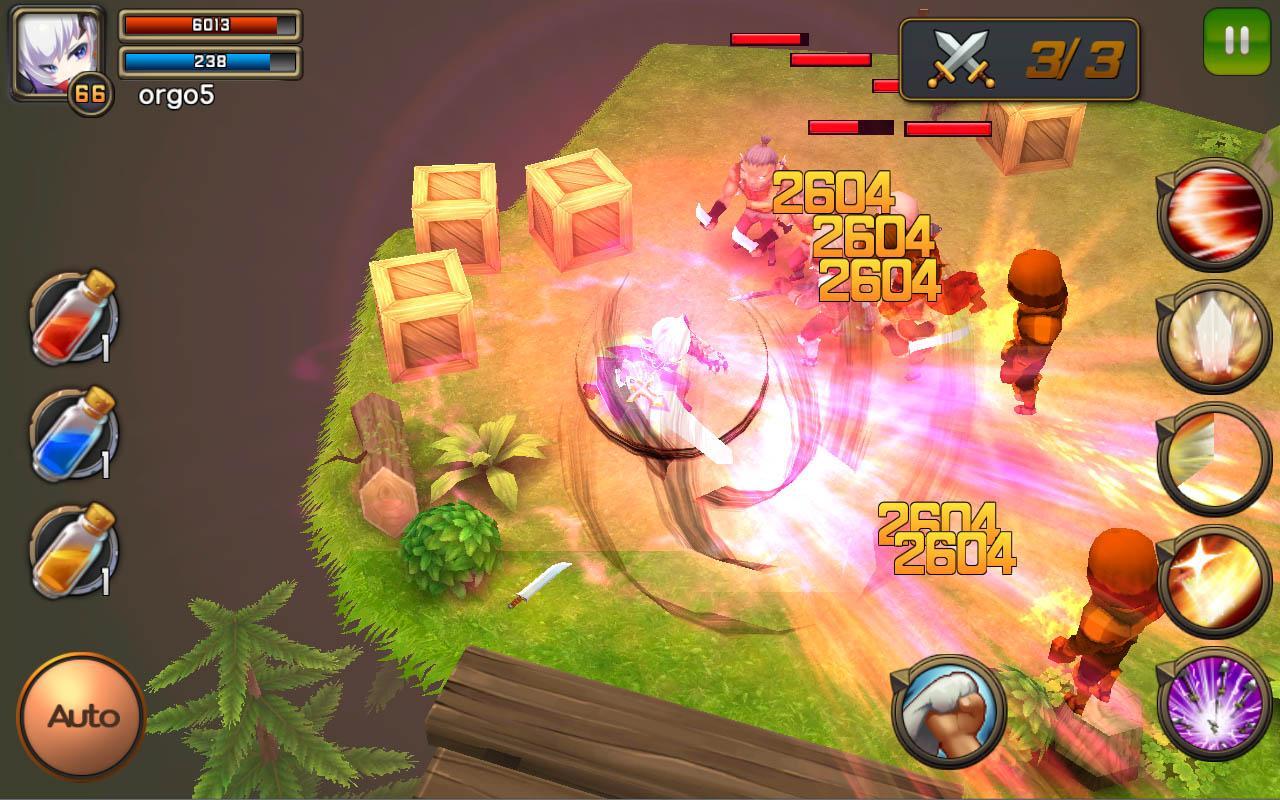This screenshot has width=1280, height=800.
Task: Activate the fiery spark burst skill
Action: point(1214,581)
